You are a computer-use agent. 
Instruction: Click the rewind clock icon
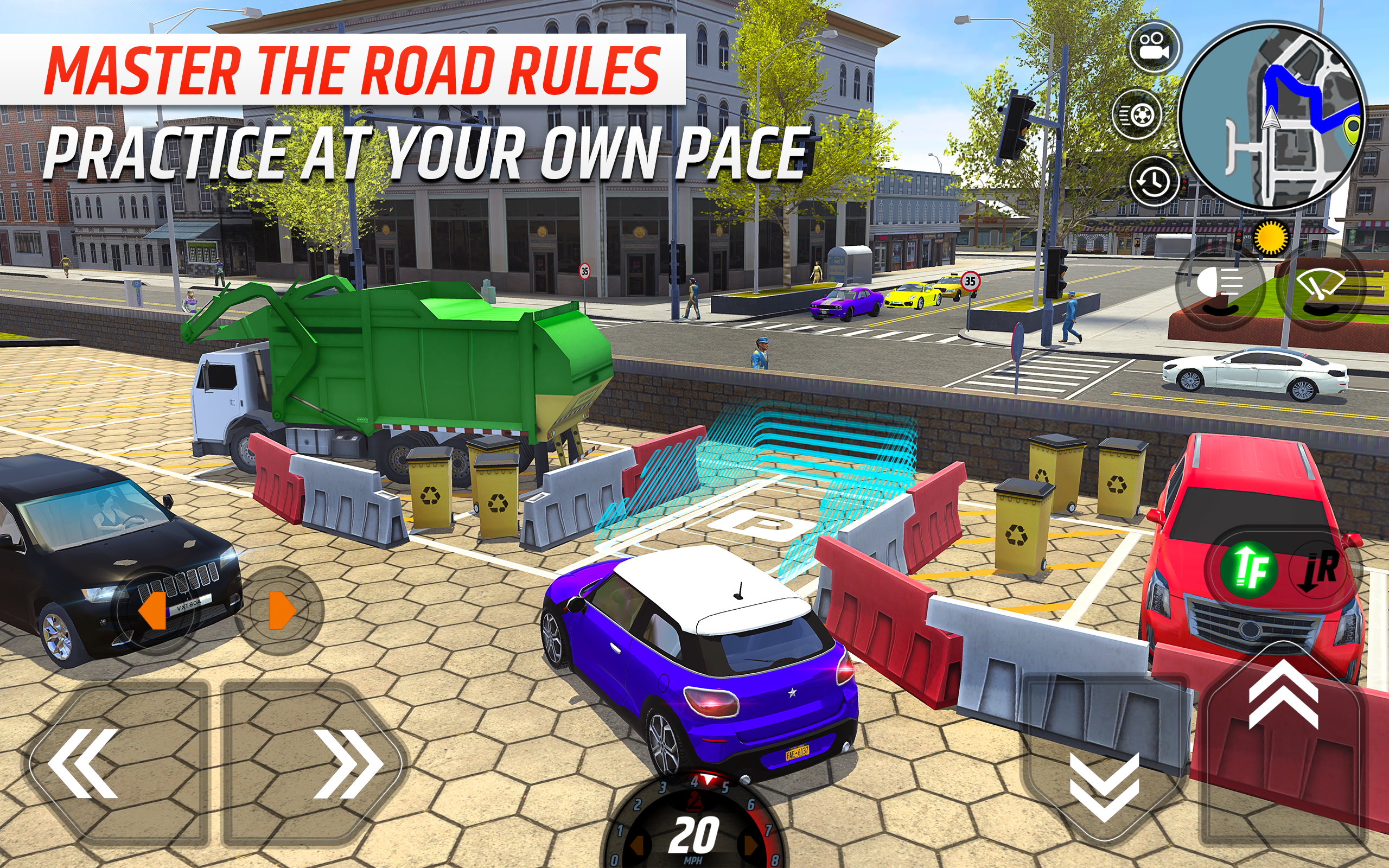tap(1154, 181)
